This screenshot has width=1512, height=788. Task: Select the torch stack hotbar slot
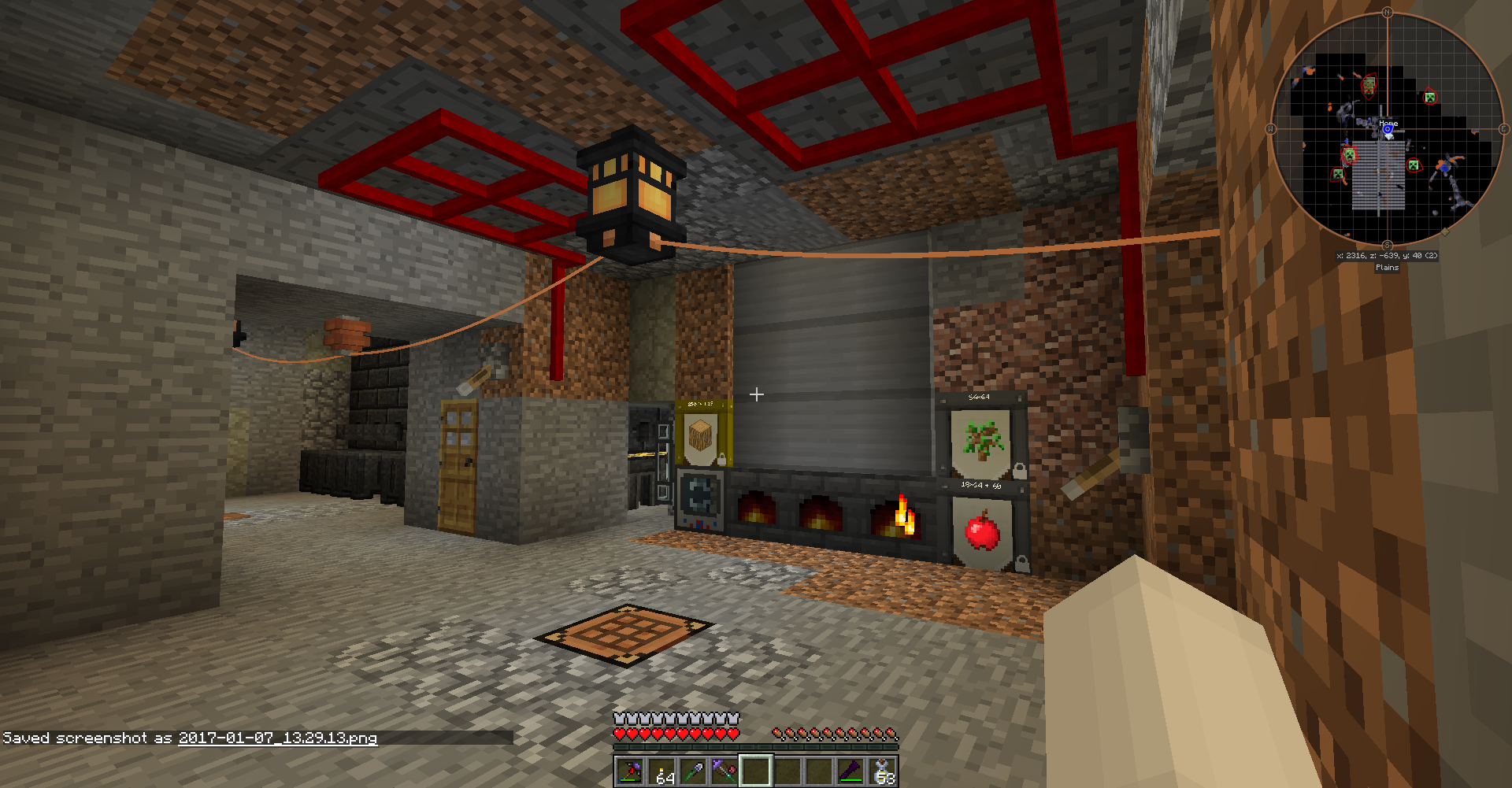(661, 771)
